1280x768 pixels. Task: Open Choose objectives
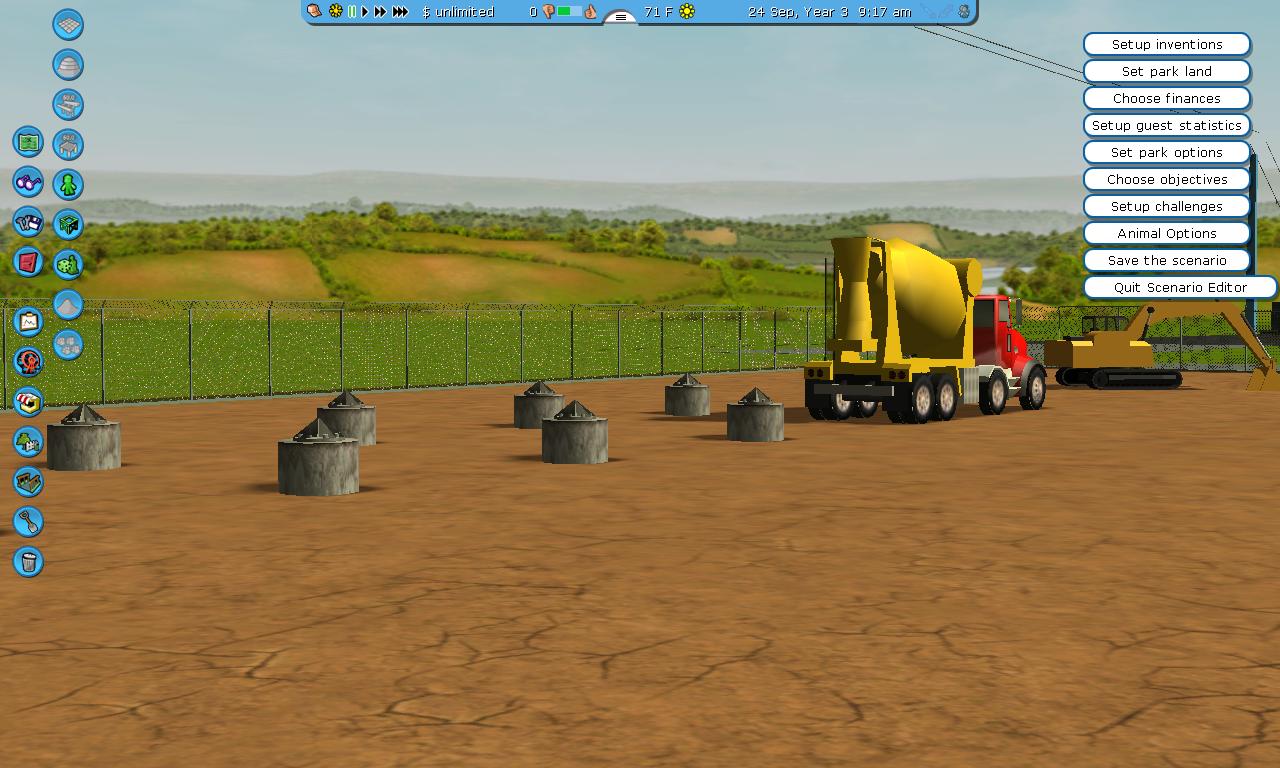[1166, 179]
